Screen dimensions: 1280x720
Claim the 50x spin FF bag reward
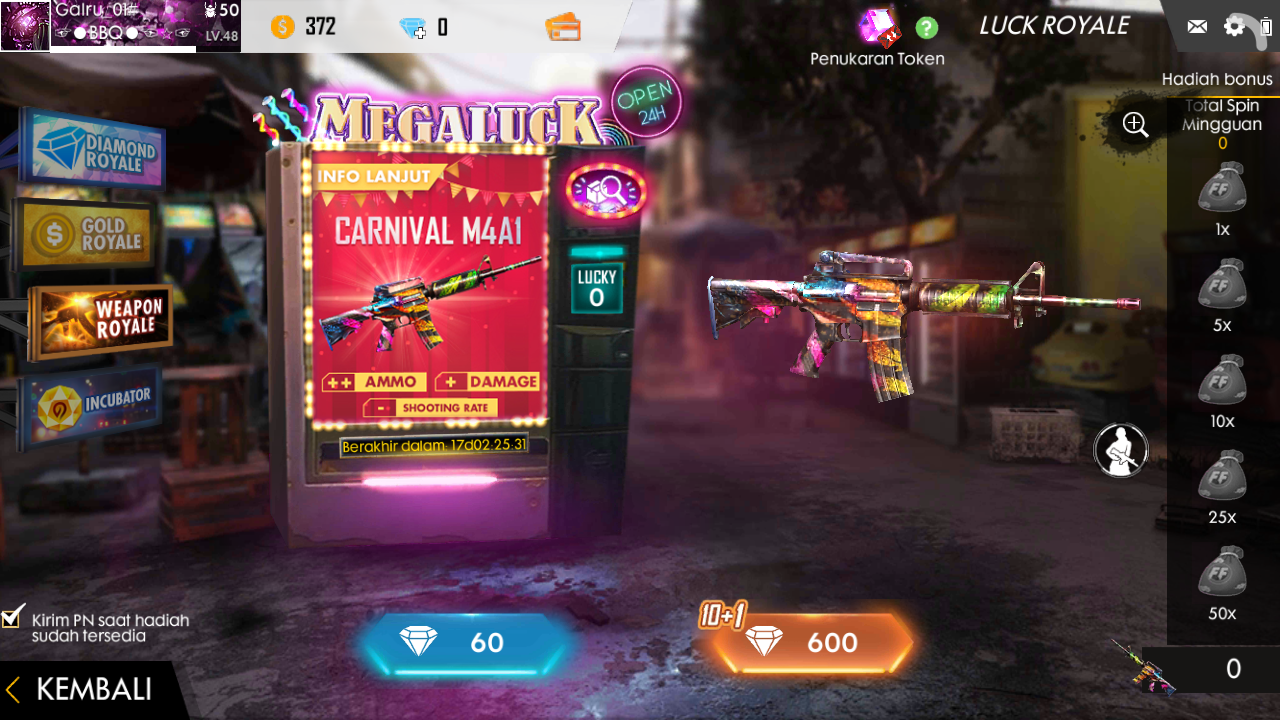[1221, 570]
